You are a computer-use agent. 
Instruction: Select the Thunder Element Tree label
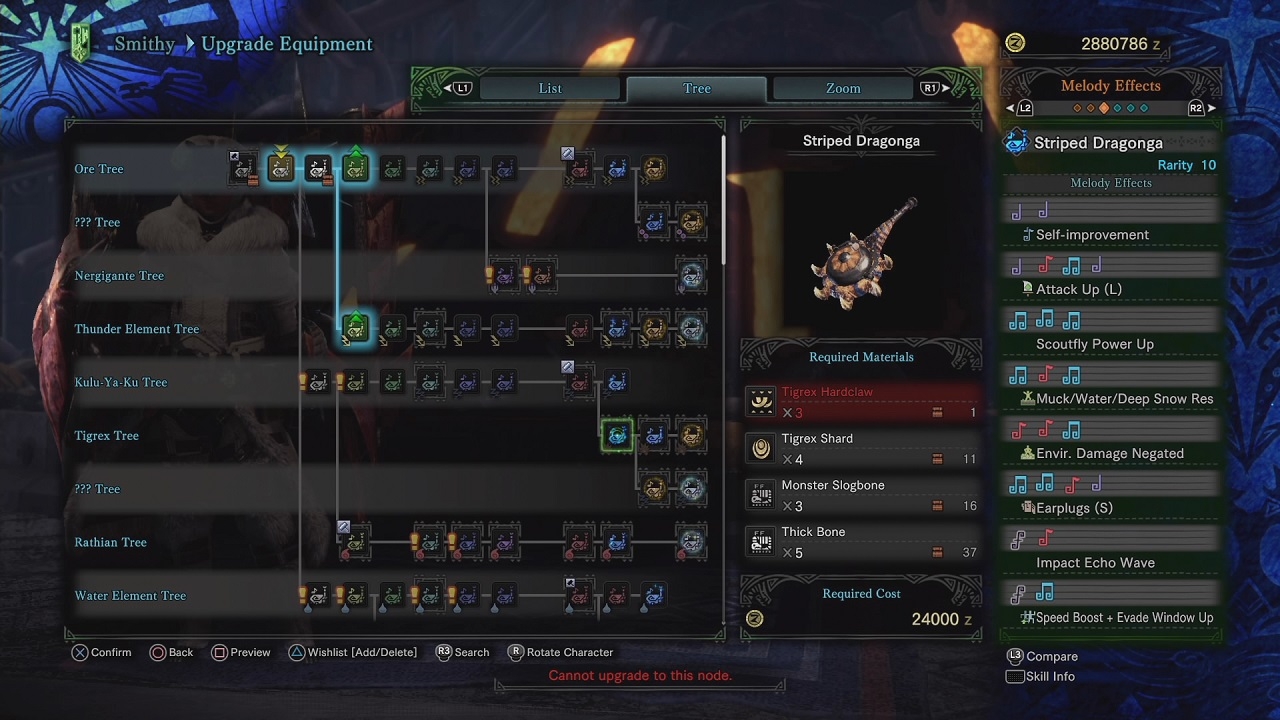tap(136, 329)
